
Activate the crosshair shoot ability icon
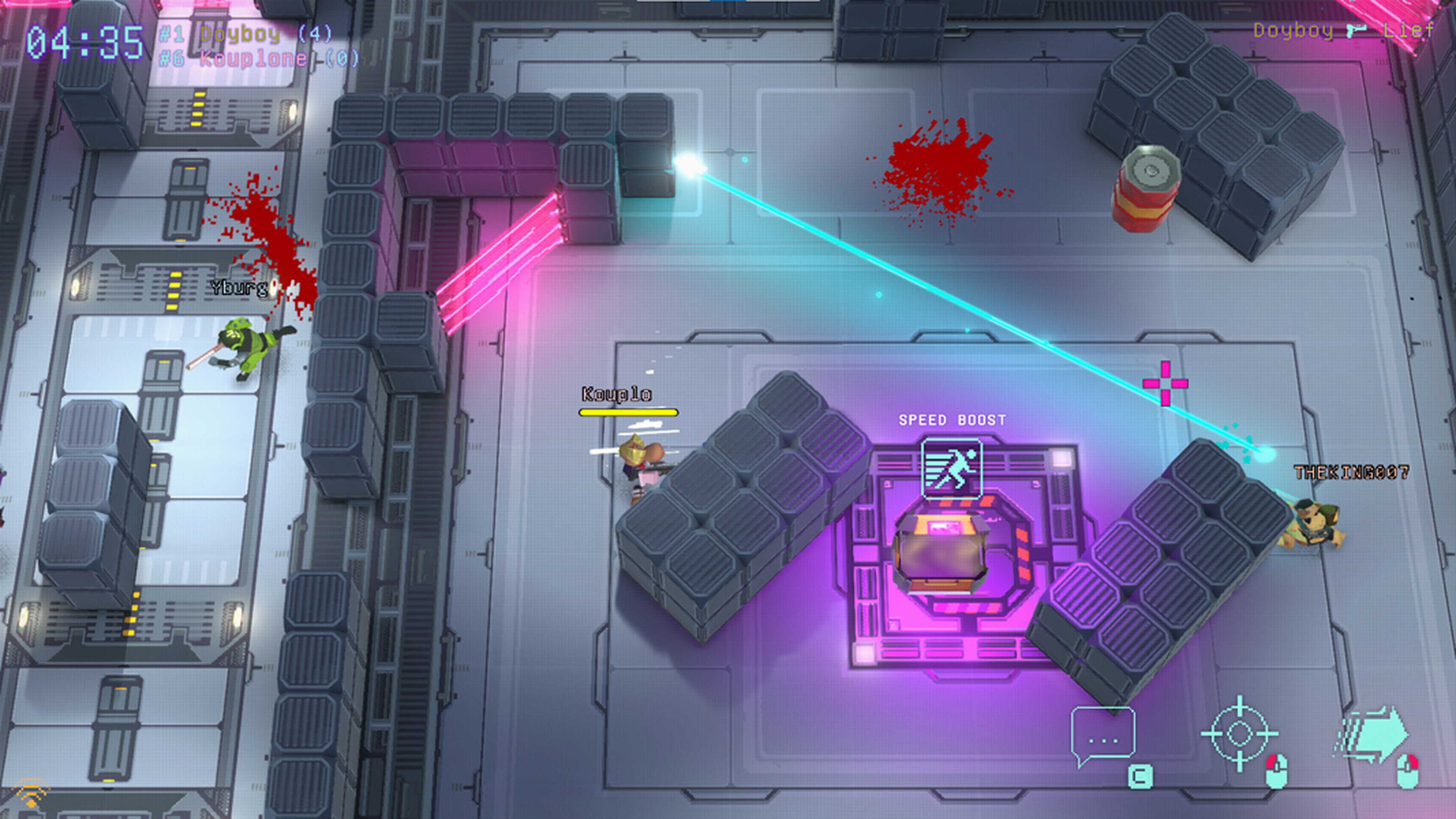click(x=1239, y=734)
